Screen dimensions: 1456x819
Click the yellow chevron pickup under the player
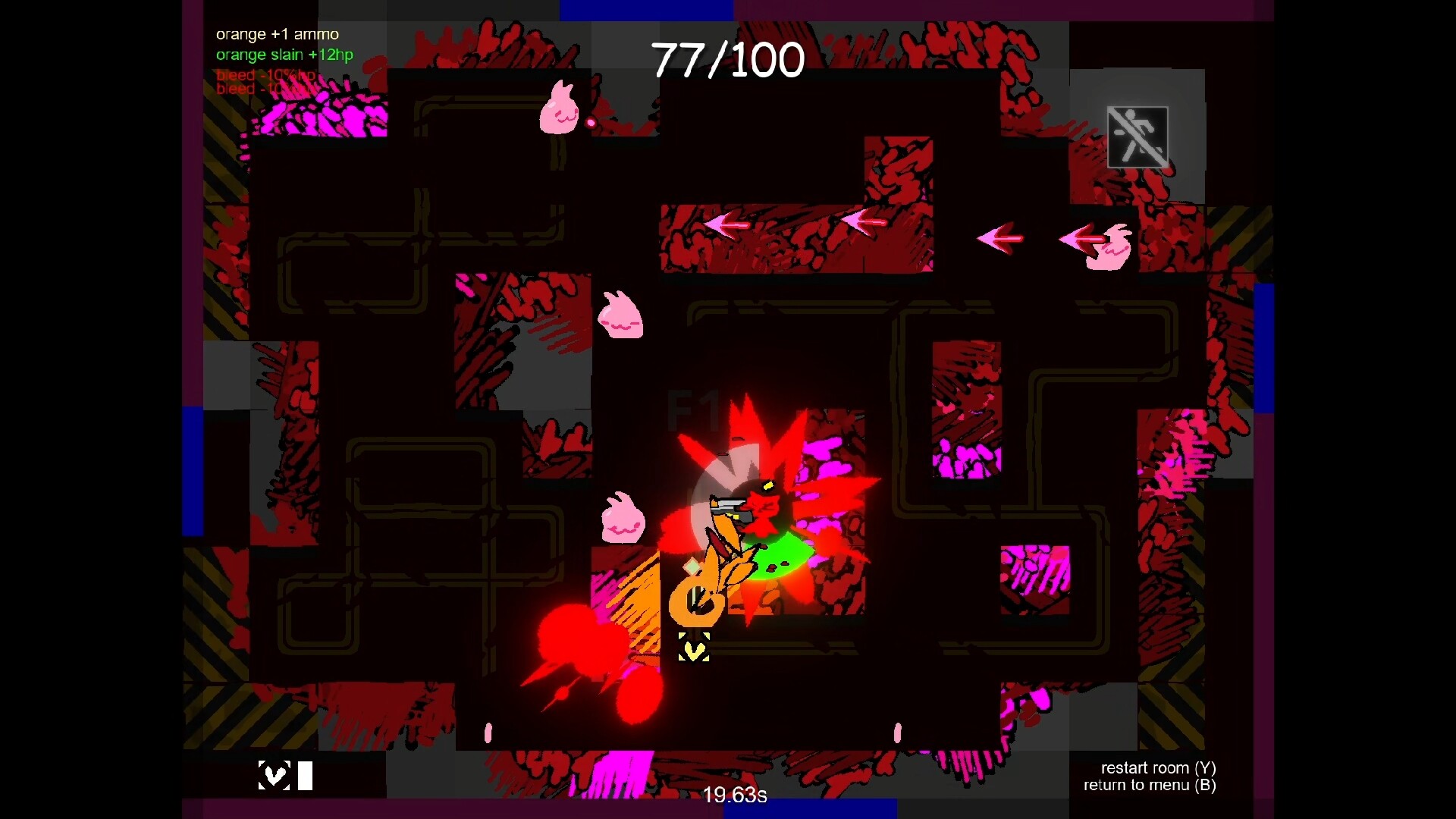click(693, 648)
